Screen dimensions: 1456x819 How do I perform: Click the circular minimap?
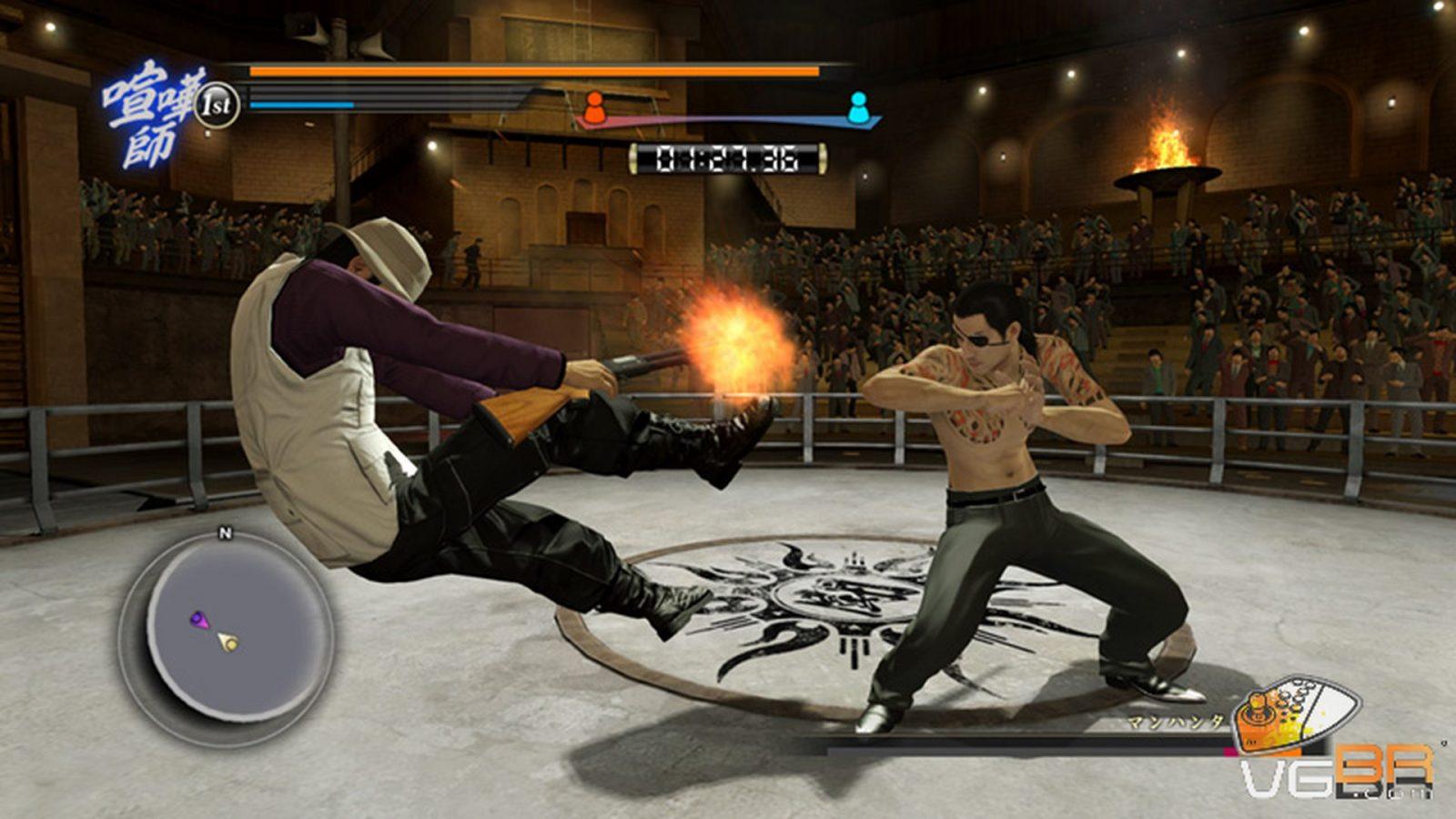pyautogui.click(x=226, y=628)
